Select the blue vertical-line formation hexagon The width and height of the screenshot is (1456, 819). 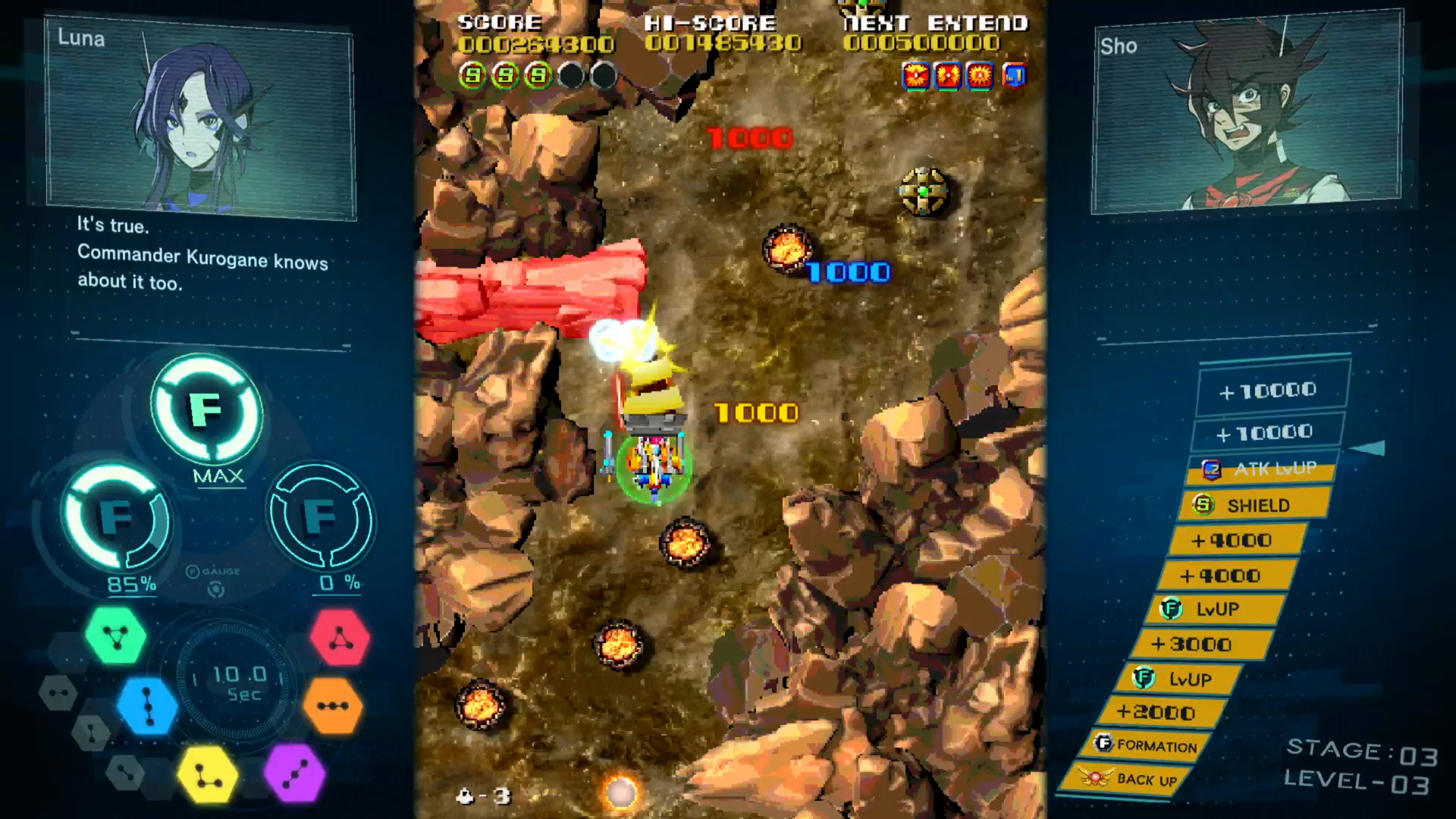click(146, 707)
